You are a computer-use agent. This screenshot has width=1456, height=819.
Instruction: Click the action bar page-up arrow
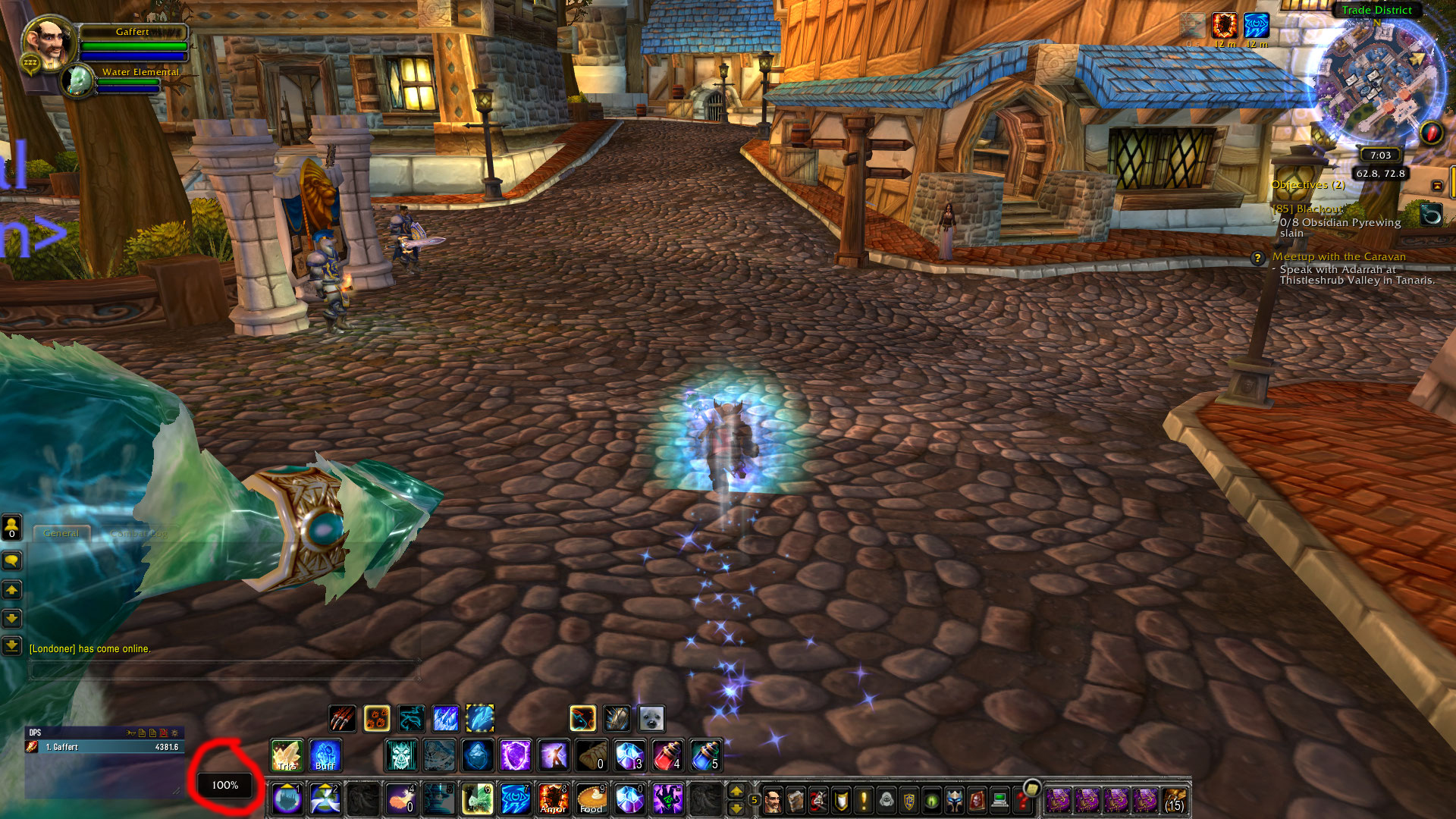coord(737,792)
